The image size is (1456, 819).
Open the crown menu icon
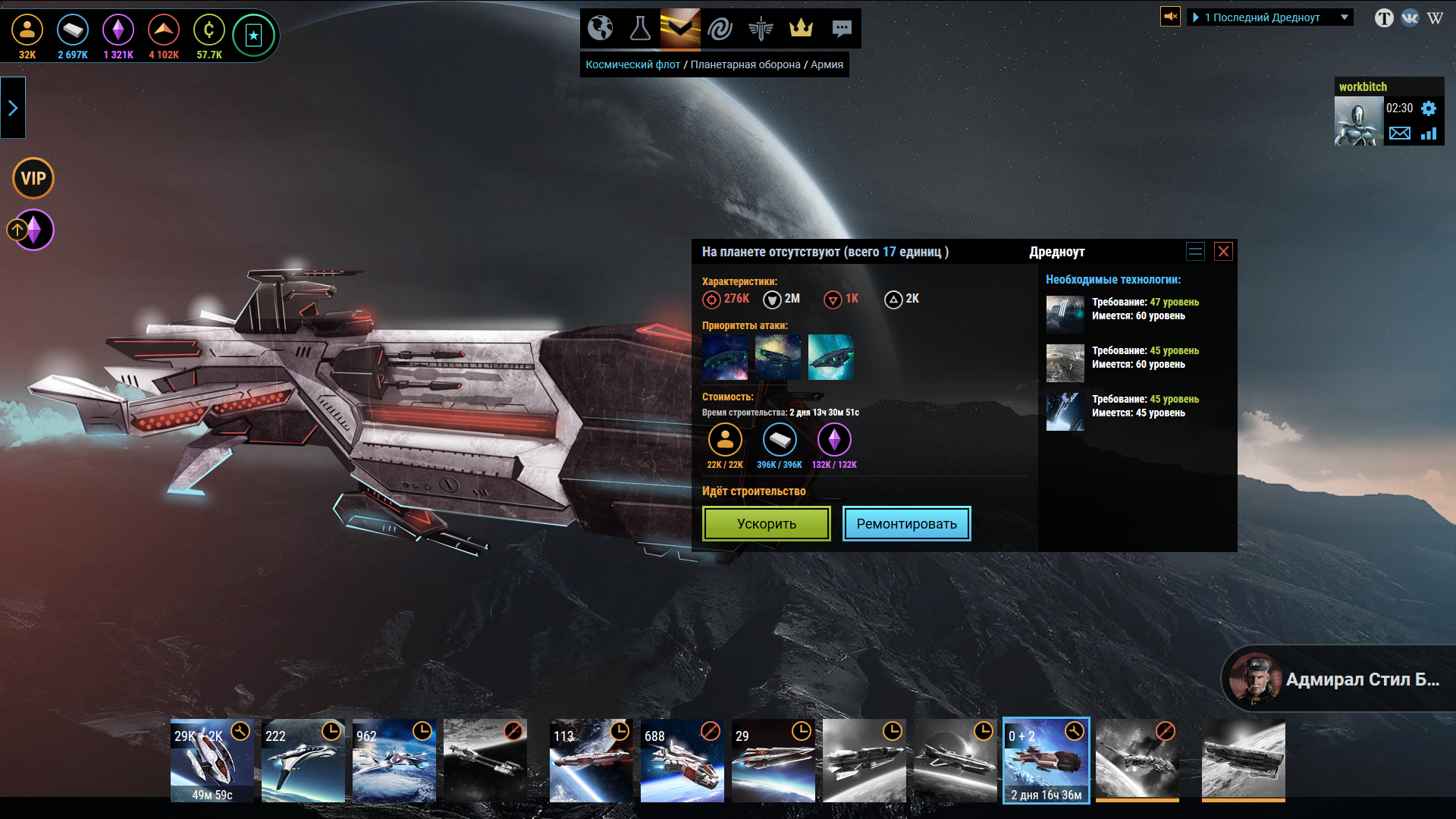point(801,29)
